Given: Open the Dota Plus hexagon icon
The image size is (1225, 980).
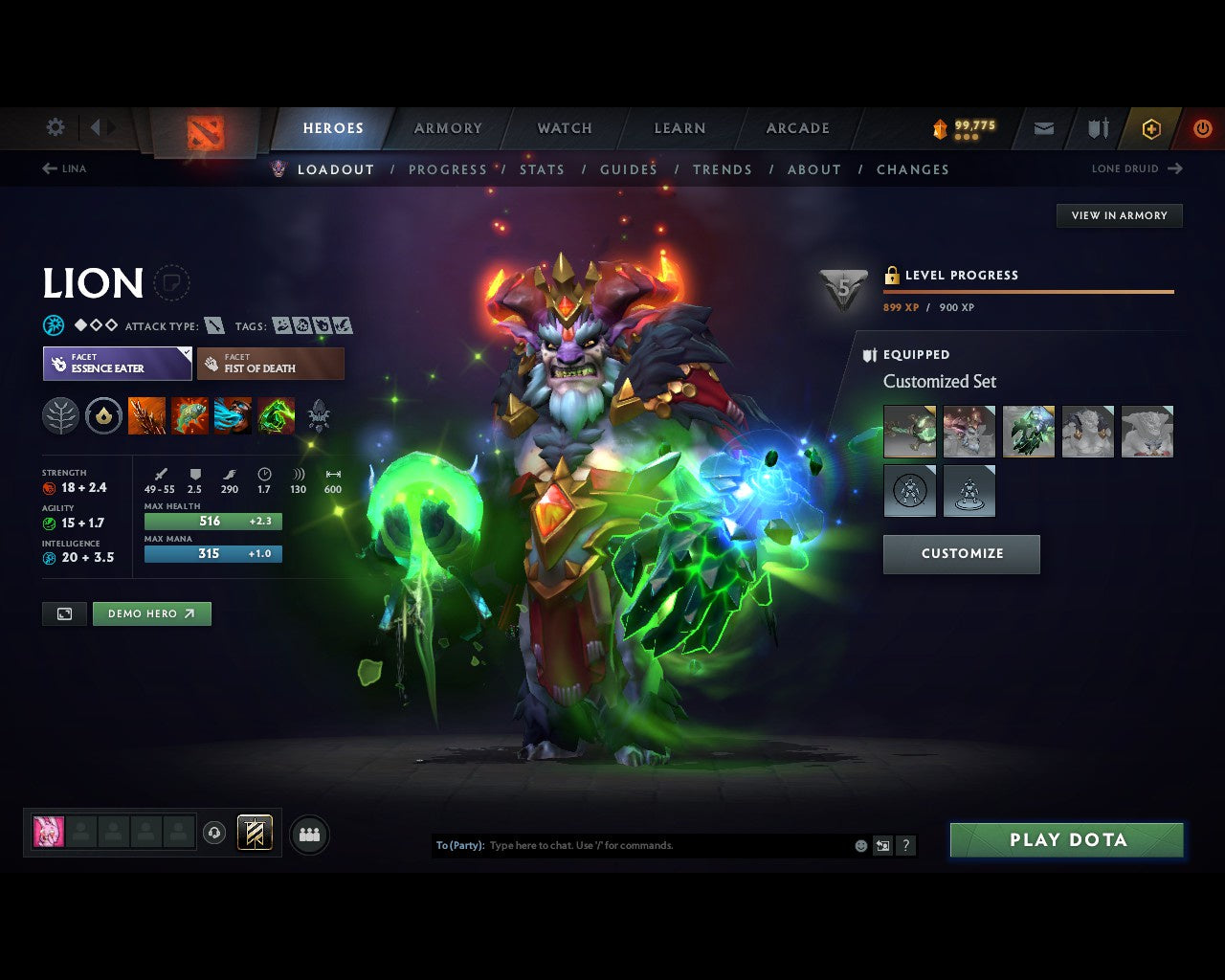Looking at the screenshot, I should [1151, 128].
